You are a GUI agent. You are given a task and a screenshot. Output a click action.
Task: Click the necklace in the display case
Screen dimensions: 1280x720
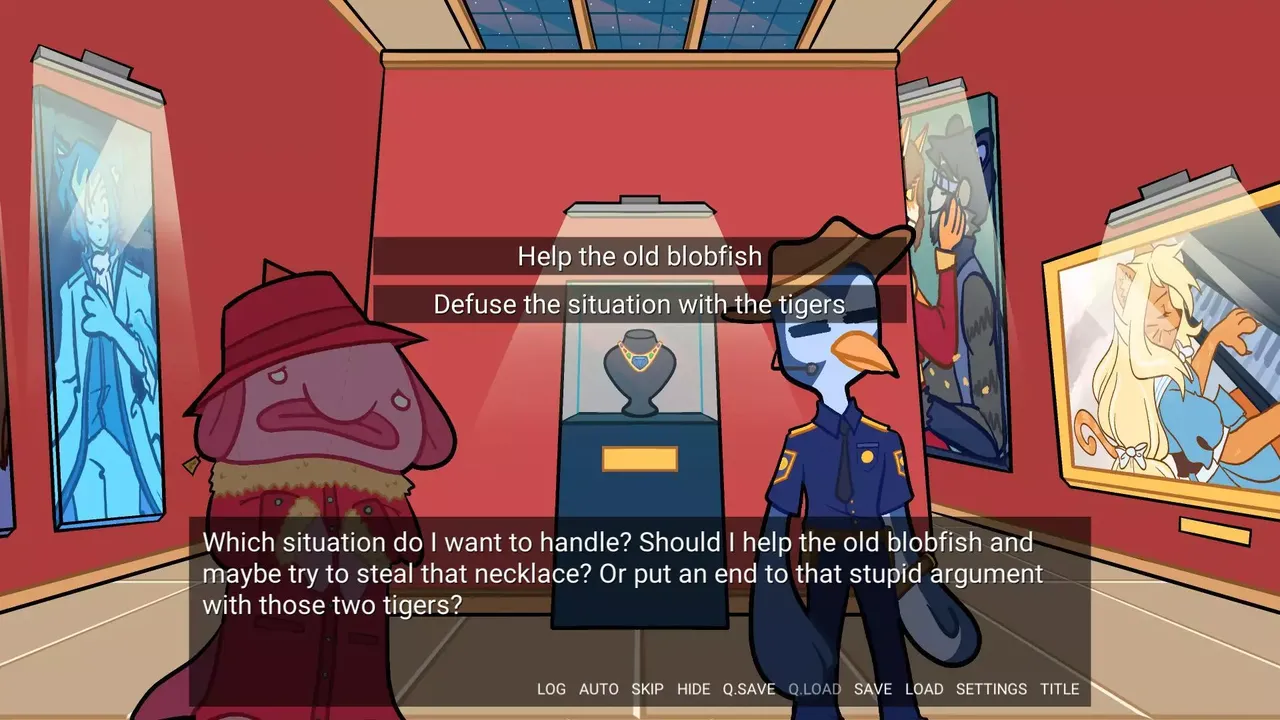[x=639, y=360]
